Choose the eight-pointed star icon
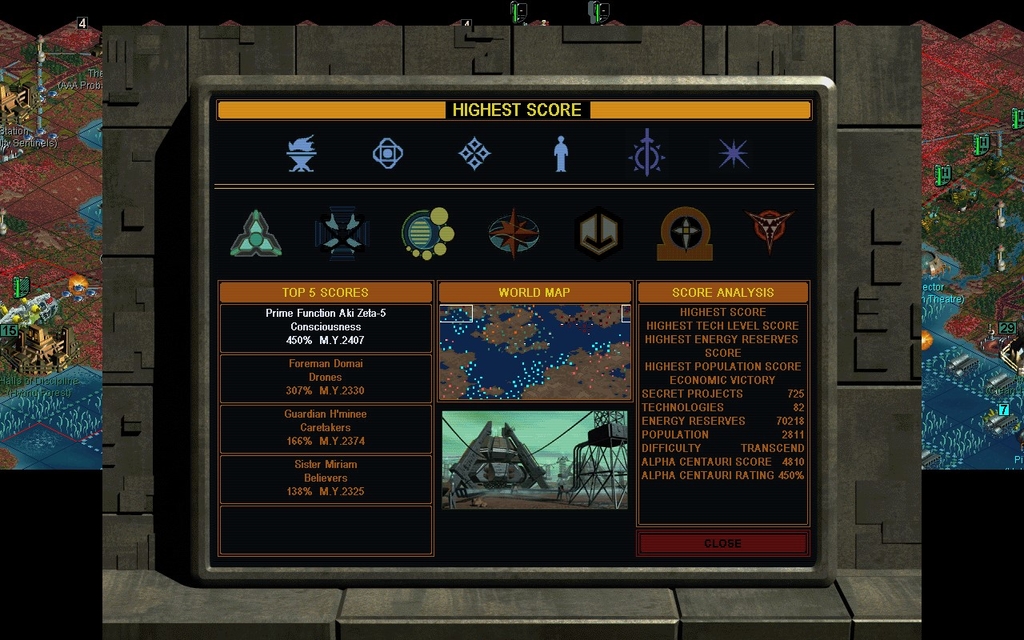This screenshot has width=1024, height=640. coord(733,154)
